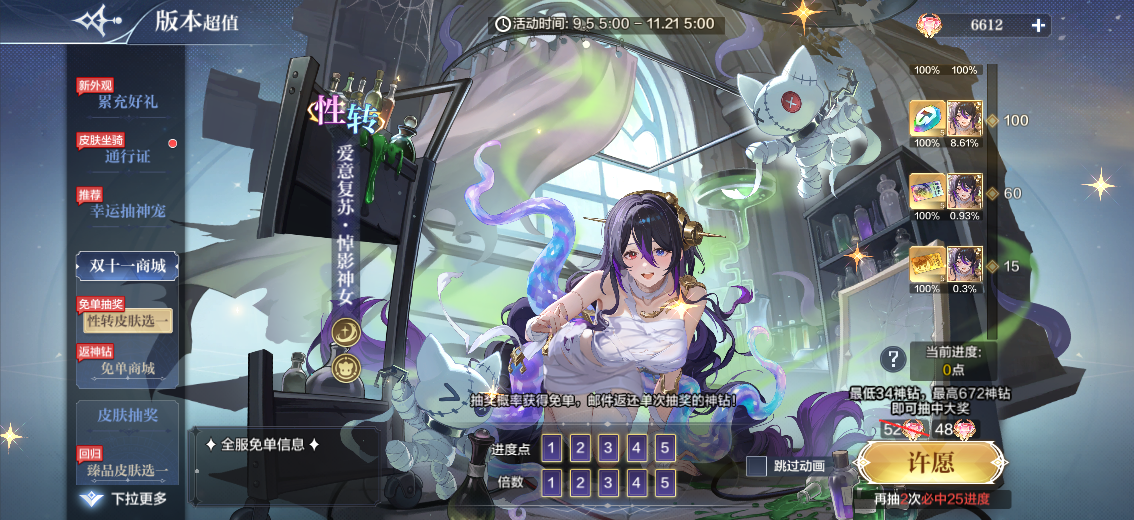Inspect the rainbow ticket reward at tier 60
This screenshot has width=1134, height=520.
[927, 191]
